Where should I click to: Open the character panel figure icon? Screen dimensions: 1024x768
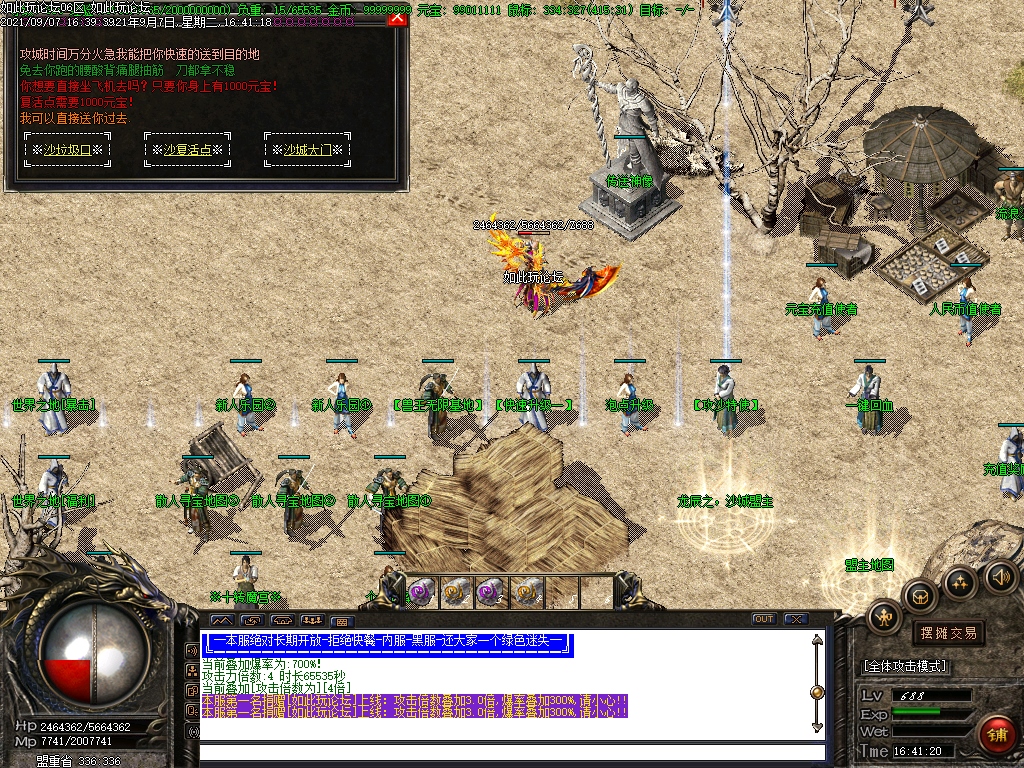884,616
